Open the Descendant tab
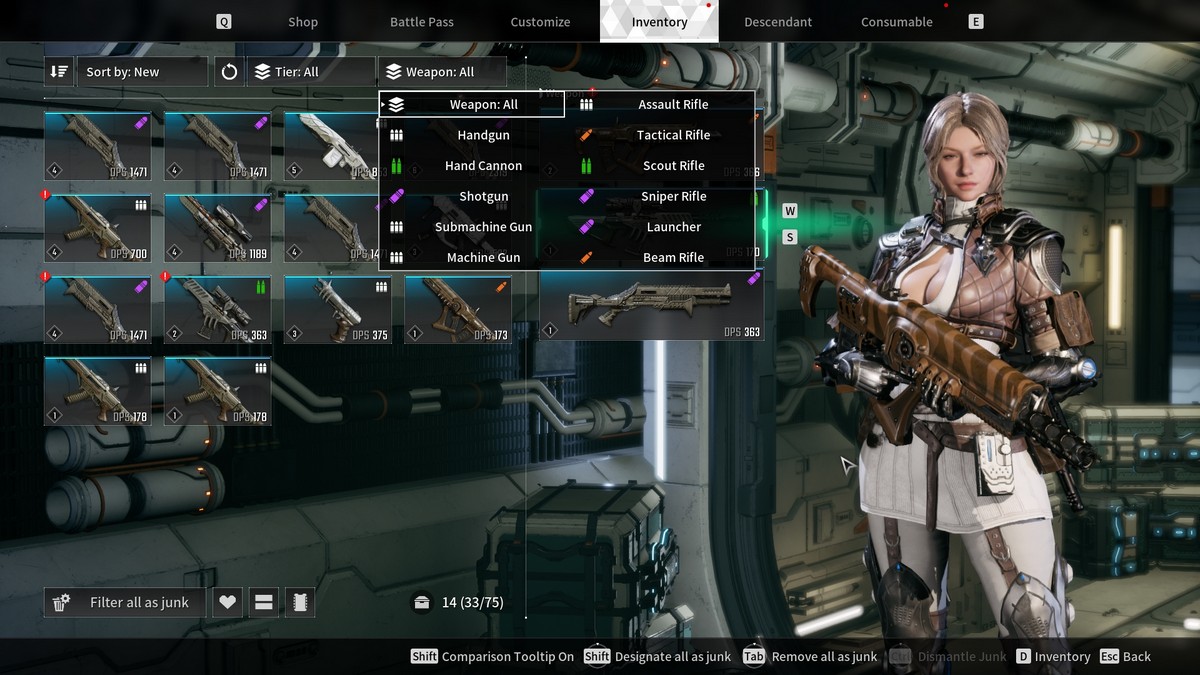Screen dimensions: 1200x675 click(778, 22)
